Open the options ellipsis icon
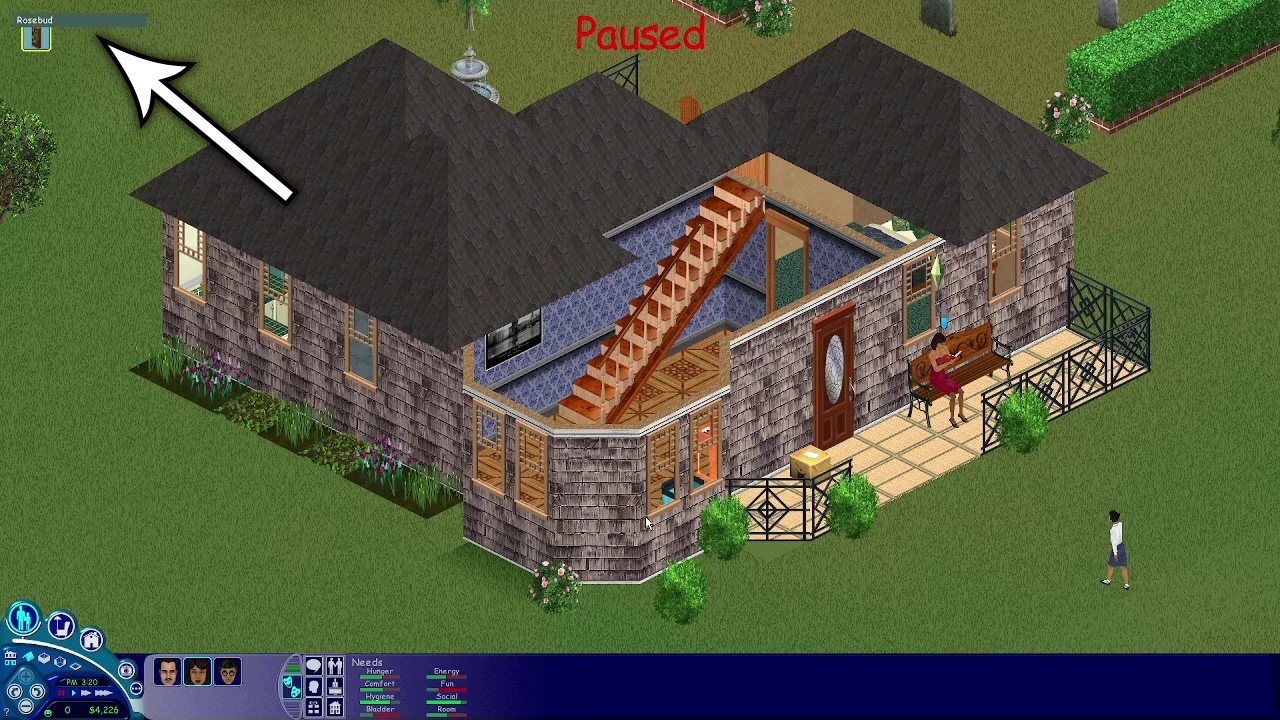1280x720 pixels. coord(137,688)
